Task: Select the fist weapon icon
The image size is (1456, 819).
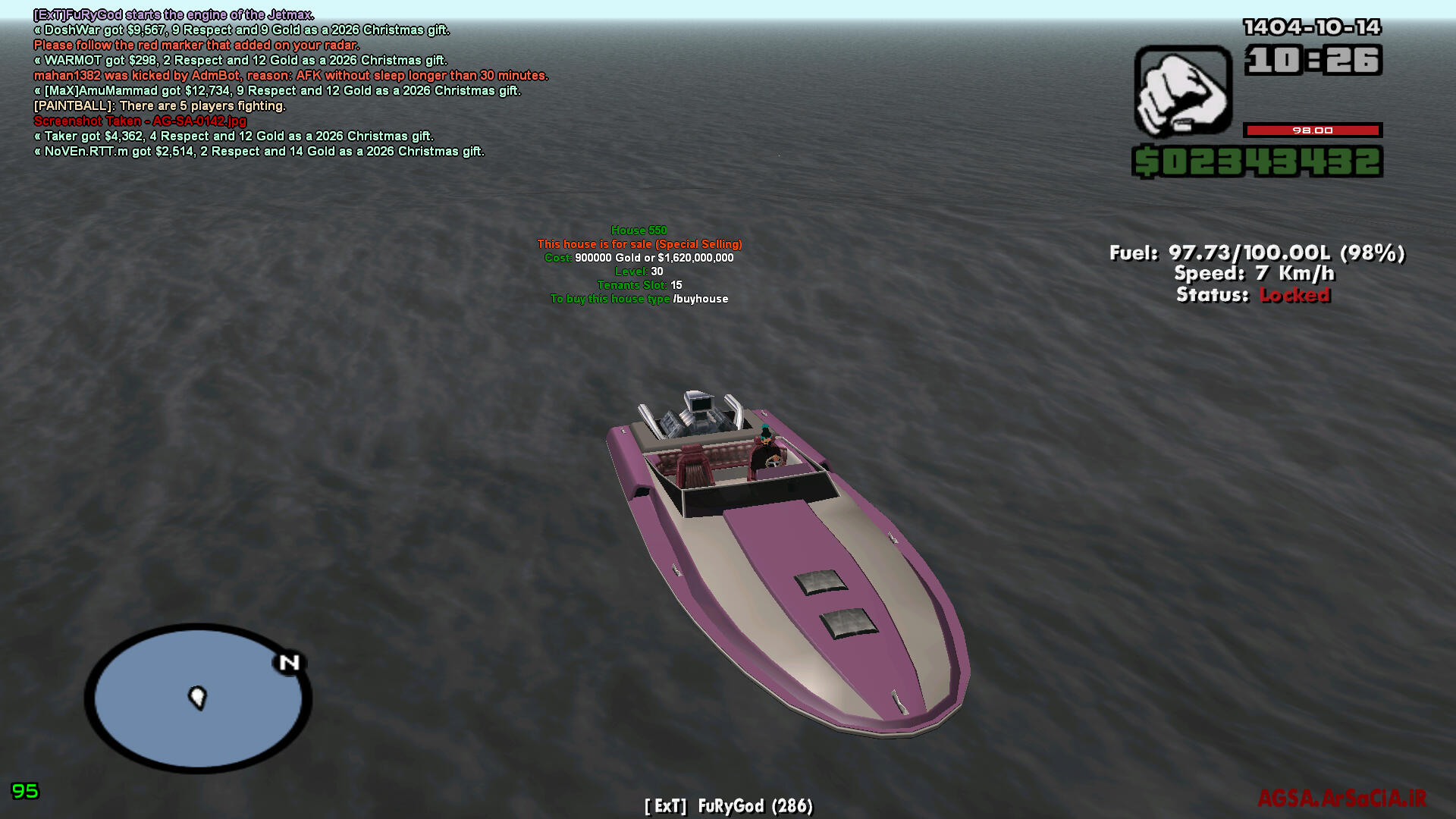Action: 1182,91
